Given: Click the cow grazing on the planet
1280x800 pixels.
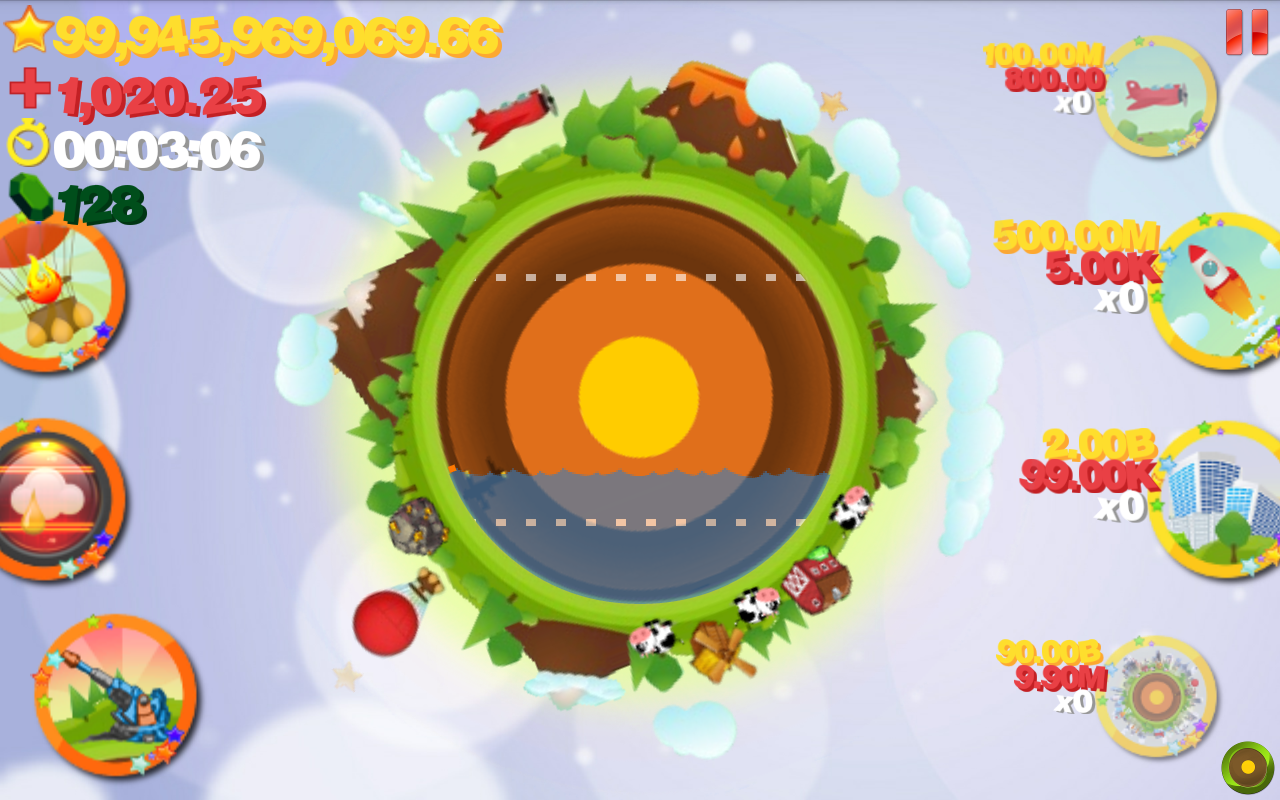Looking at the screenshot, I should (x=655, y=637).
